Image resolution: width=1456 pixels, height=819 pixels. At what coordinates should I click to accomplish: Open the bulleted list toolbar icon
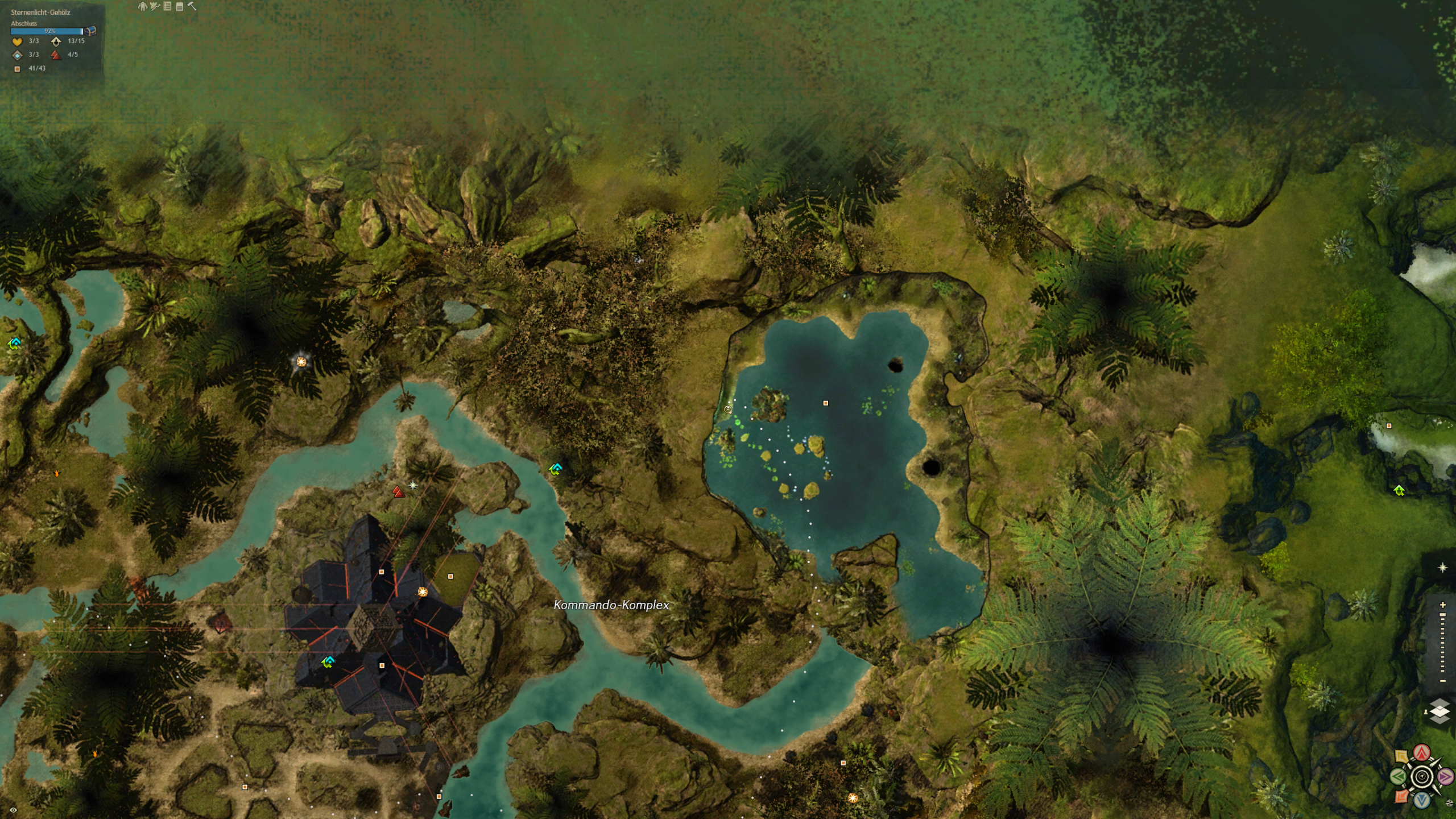(x=167, y=6)
